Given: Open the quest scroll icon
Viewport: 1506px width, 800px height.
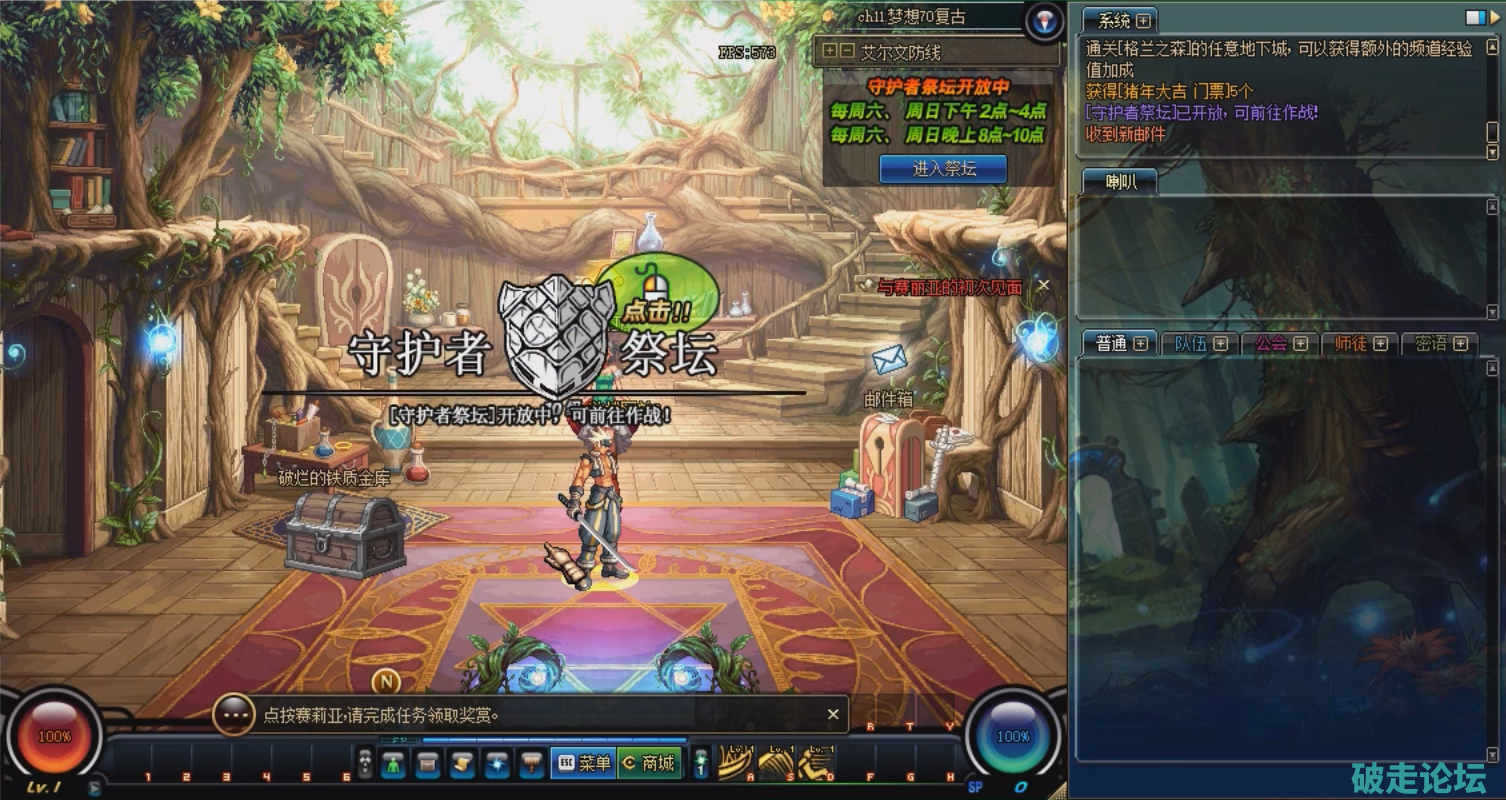Looking at the screenshot, I should click(x=461, y=764).
